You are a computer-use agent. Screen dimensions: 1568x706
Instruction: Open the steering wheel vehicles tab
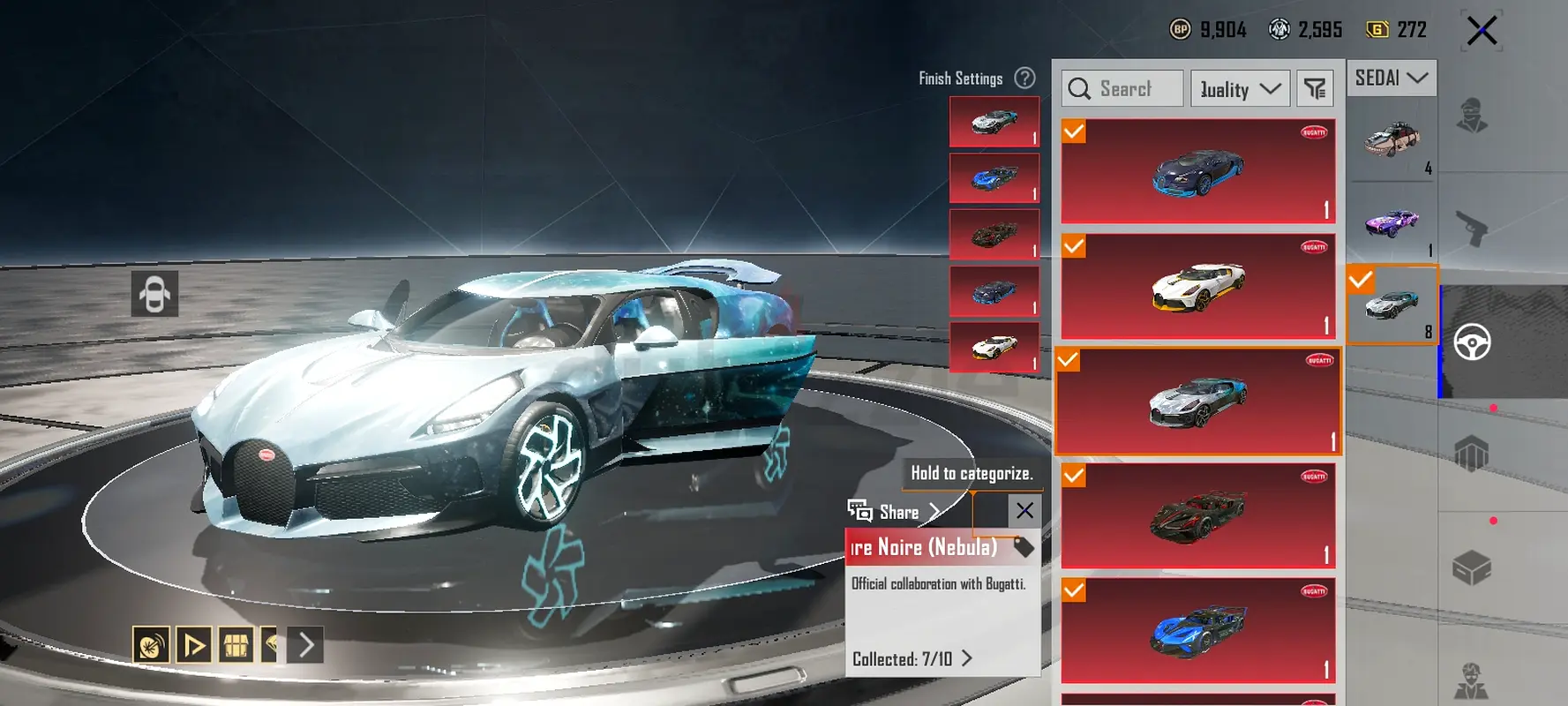coord(1472,342)
